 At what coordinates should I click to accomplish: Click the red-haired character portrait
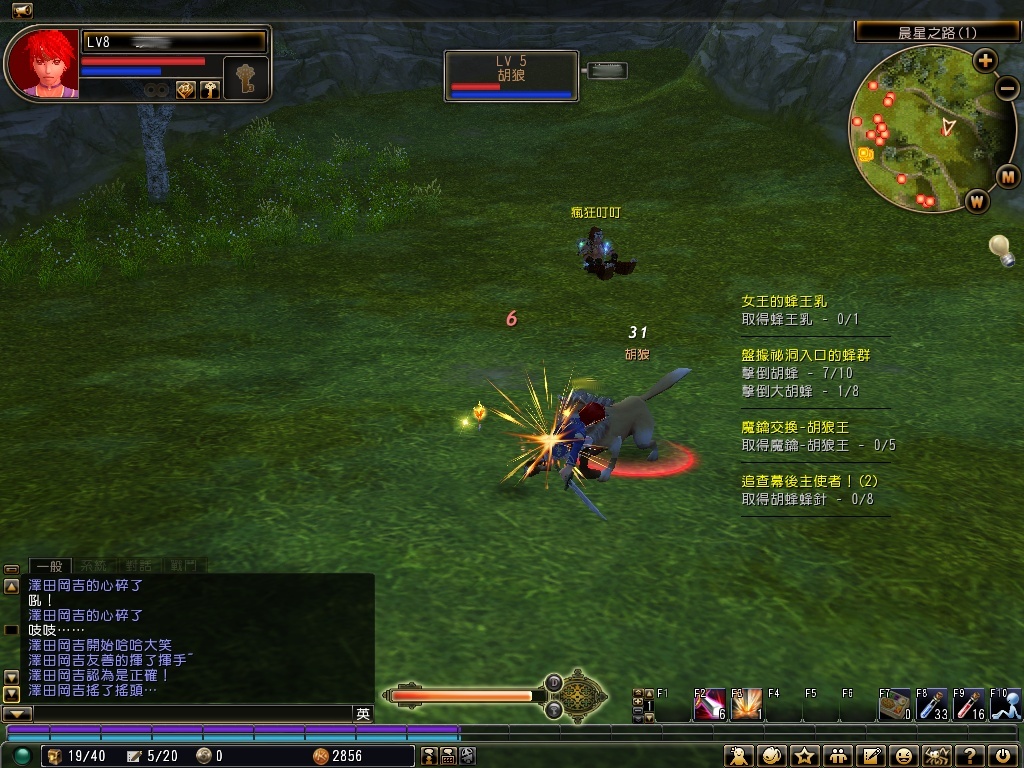click(x=42, y=63)
